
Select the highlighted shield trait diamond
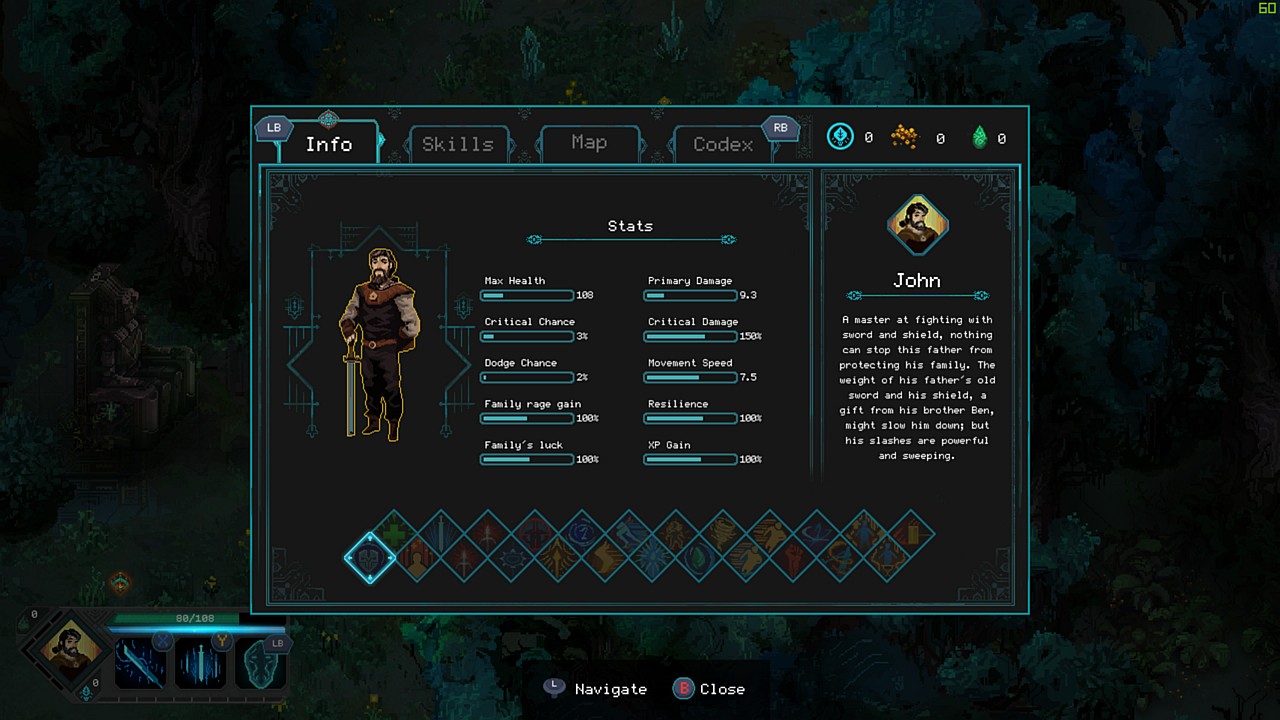coord(369,557)
